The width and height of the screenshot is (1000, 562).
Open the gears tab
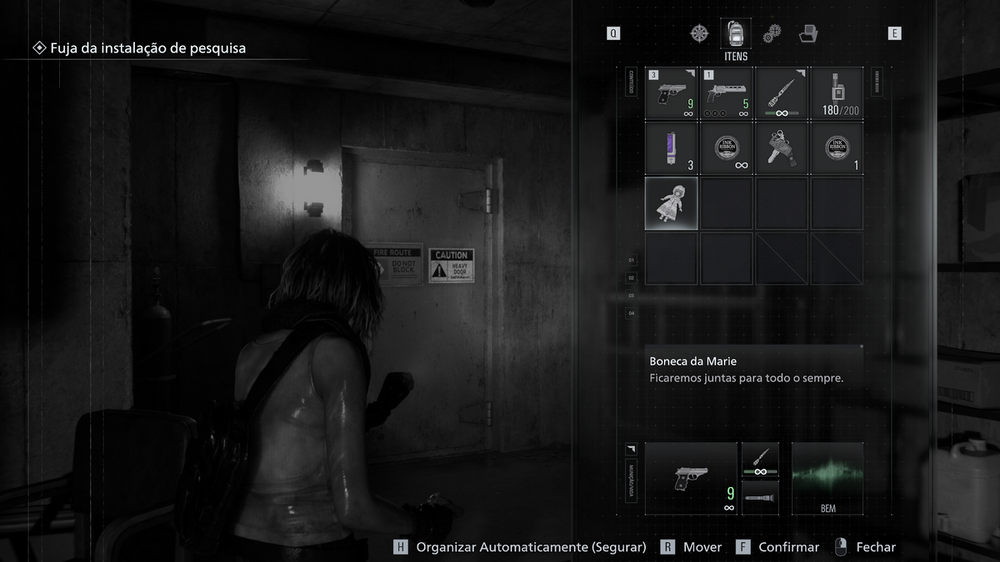pyautogui.click(x=771, y=34)
